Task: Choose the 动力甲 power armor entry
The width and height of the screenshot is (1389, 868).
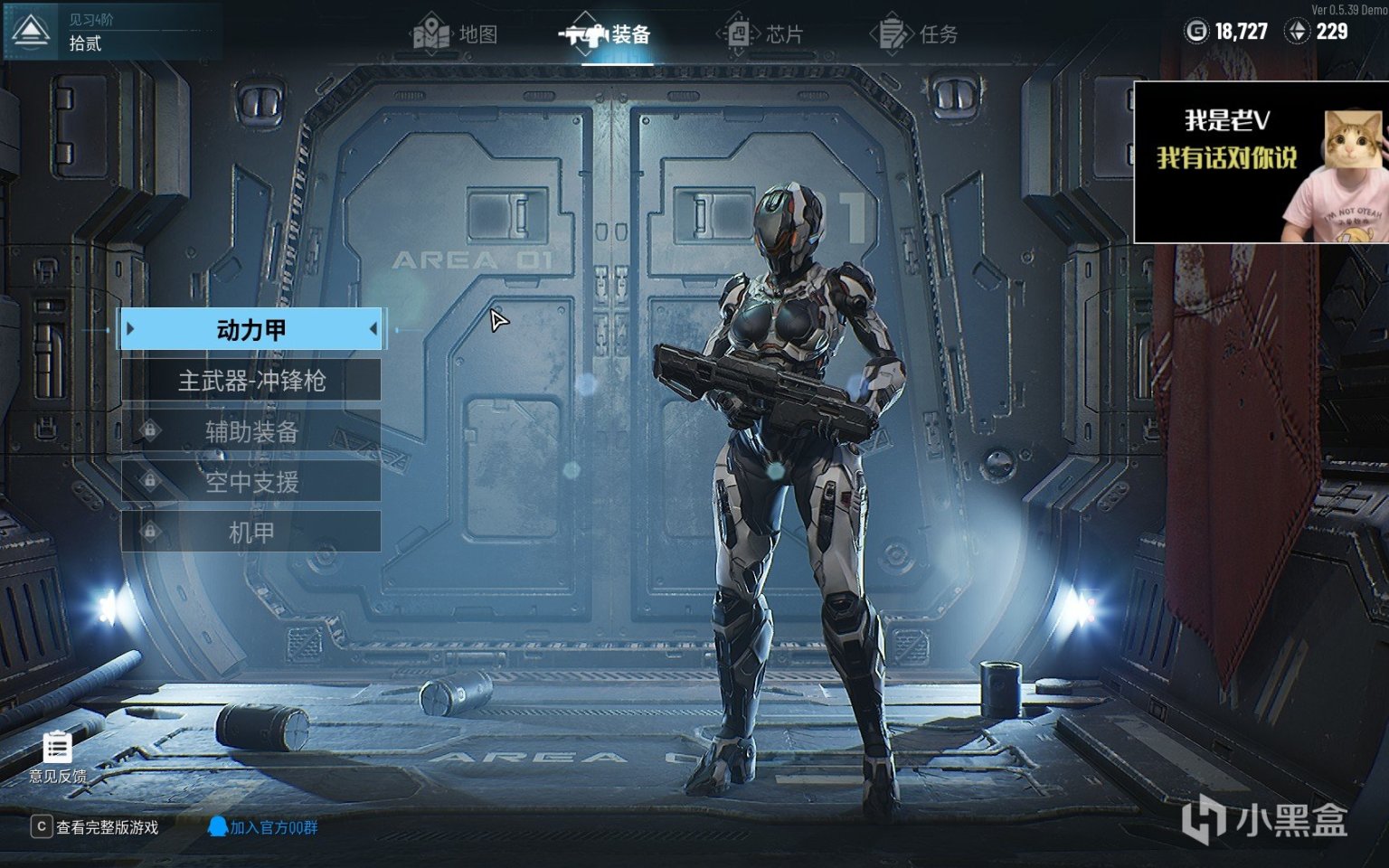Action: 251,330
